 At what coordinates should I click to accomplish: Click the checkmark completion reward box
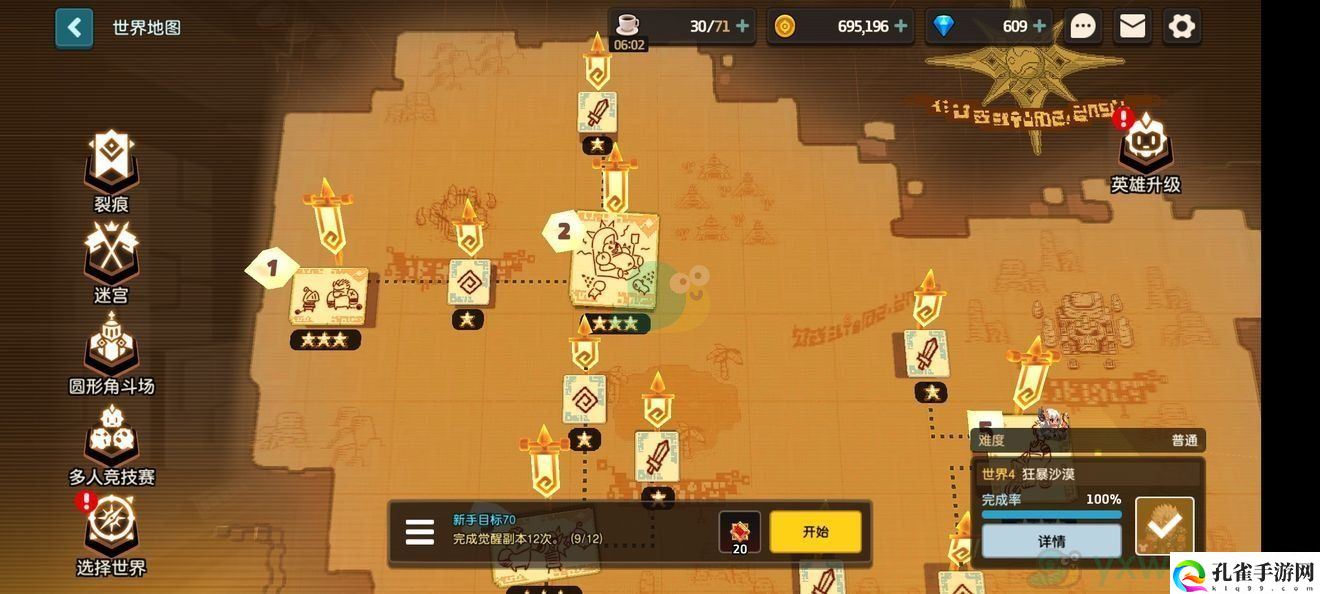point(1165,526)
